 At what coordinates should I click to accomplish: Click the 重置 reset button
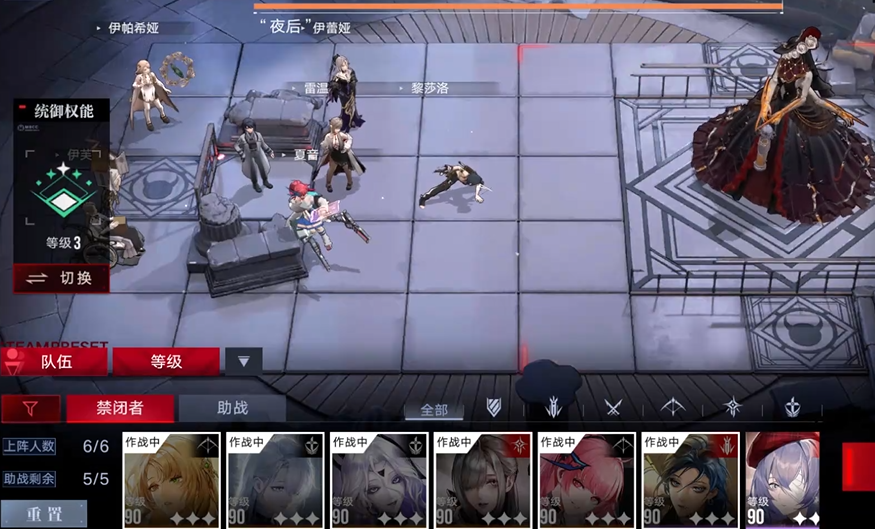click(45, 514)
